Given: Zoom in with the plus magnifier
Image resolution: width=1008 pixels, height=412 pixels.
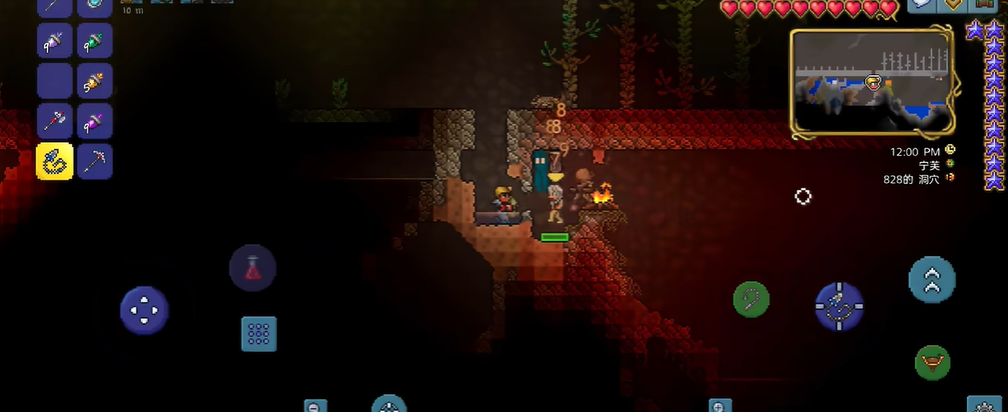Looking at the screenshot, I should 720,406.
